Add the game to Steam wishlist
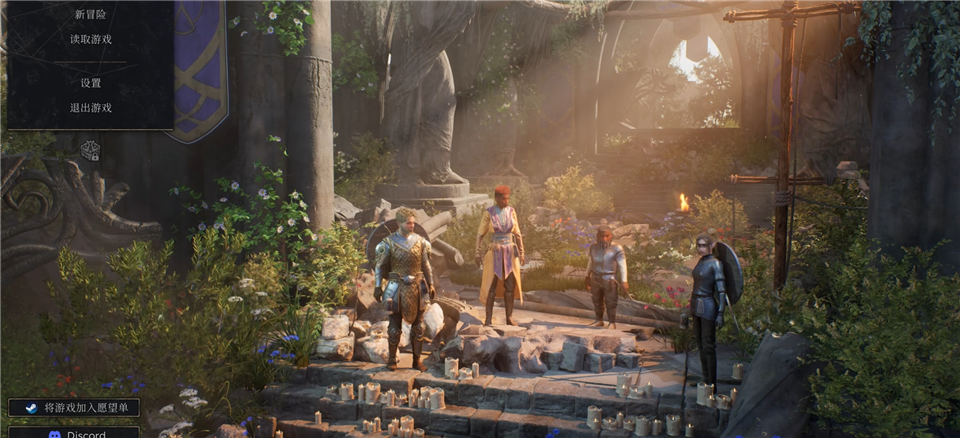This screenshot has width=960, height=438. pos(74,407)
